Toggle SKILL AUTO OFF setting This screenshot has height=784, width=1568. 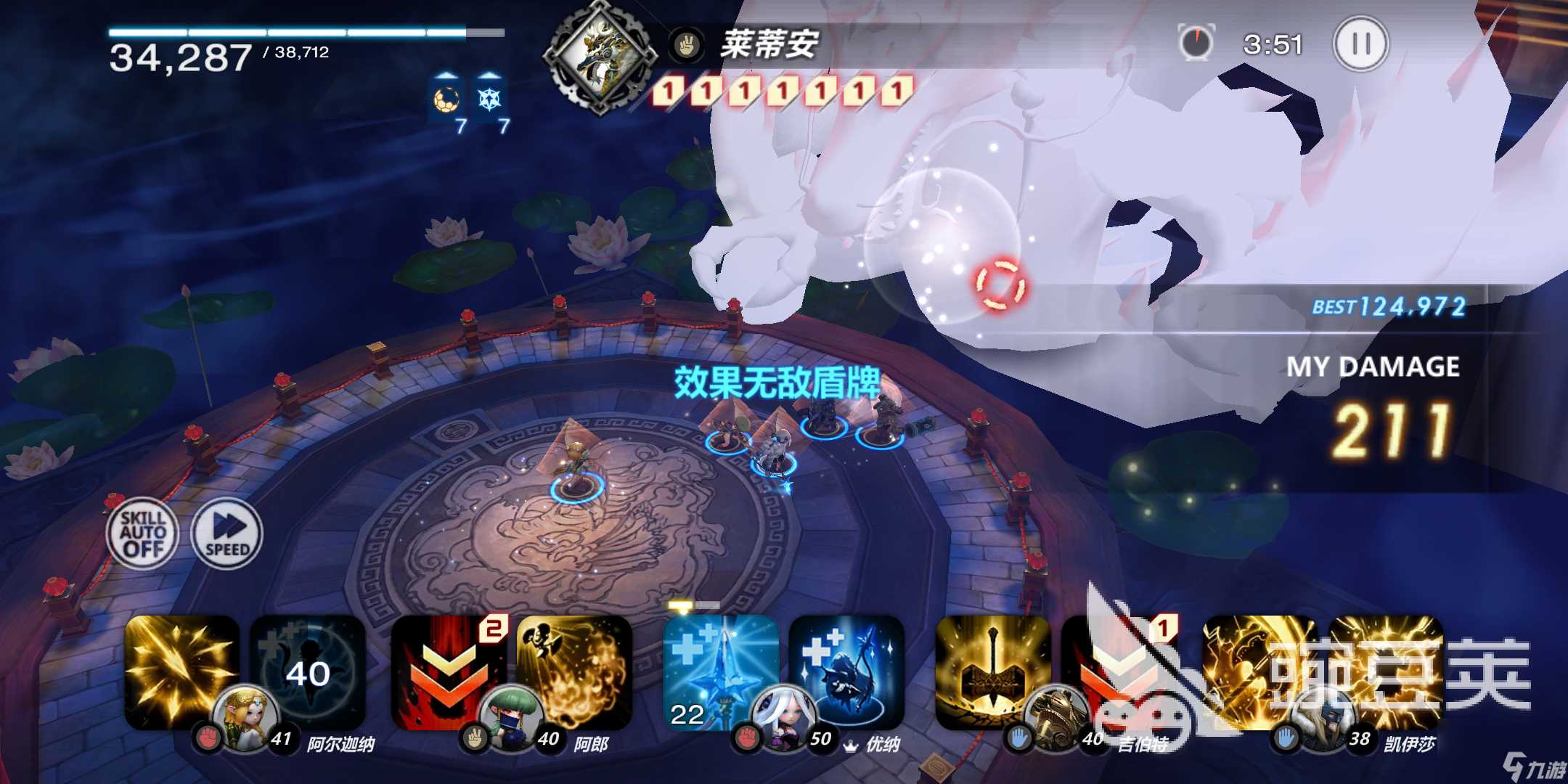pyautogui.click(x=142, y=534)
